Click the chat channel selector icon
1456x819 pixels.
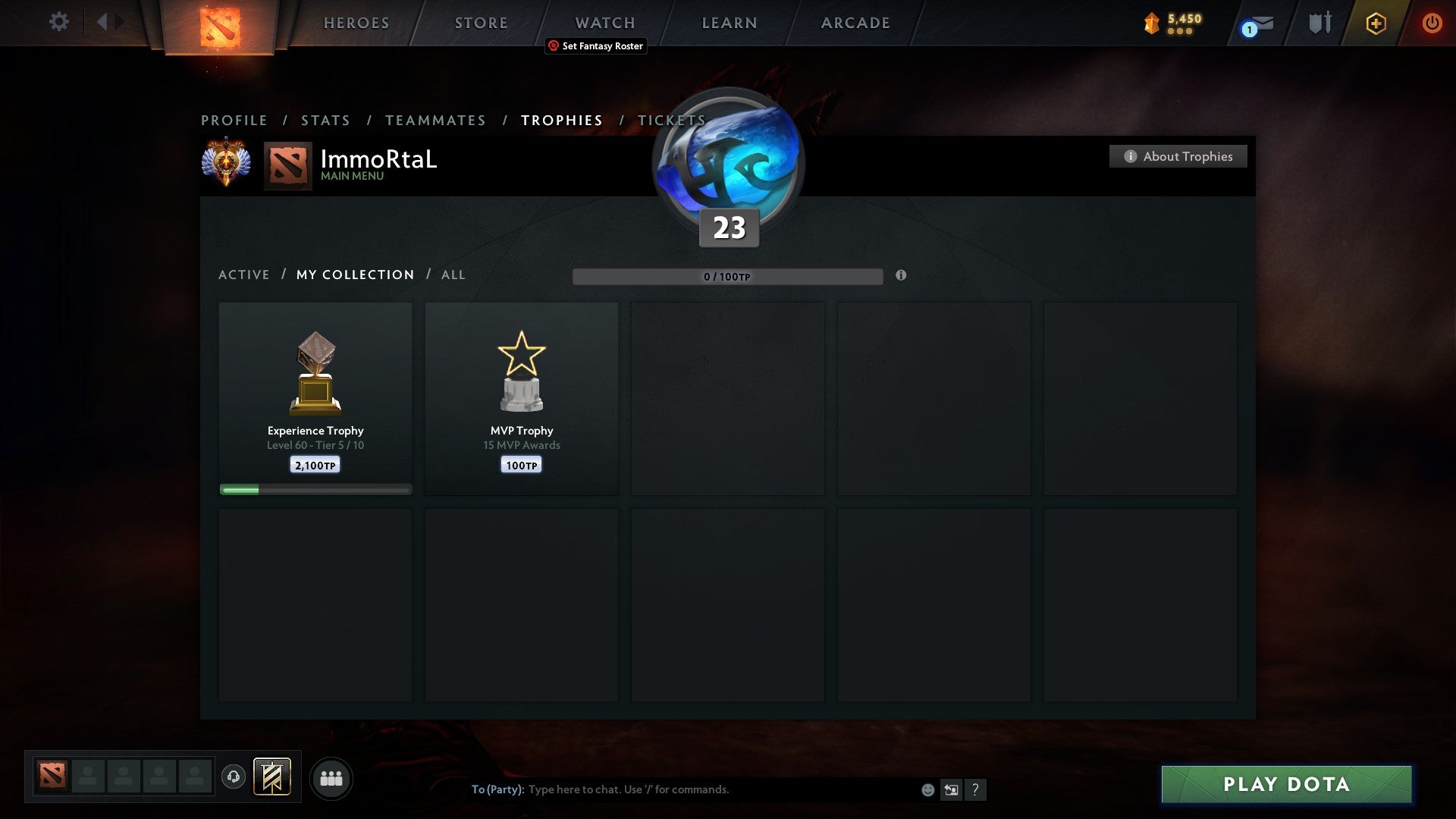click(x=950, y=789)
